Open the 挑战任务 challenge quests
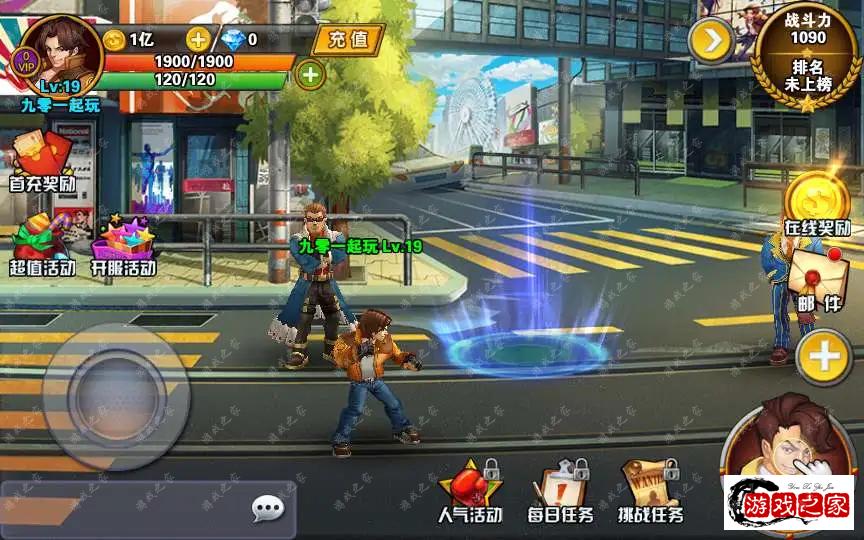 pyautogui.click(x=650, y=493)
